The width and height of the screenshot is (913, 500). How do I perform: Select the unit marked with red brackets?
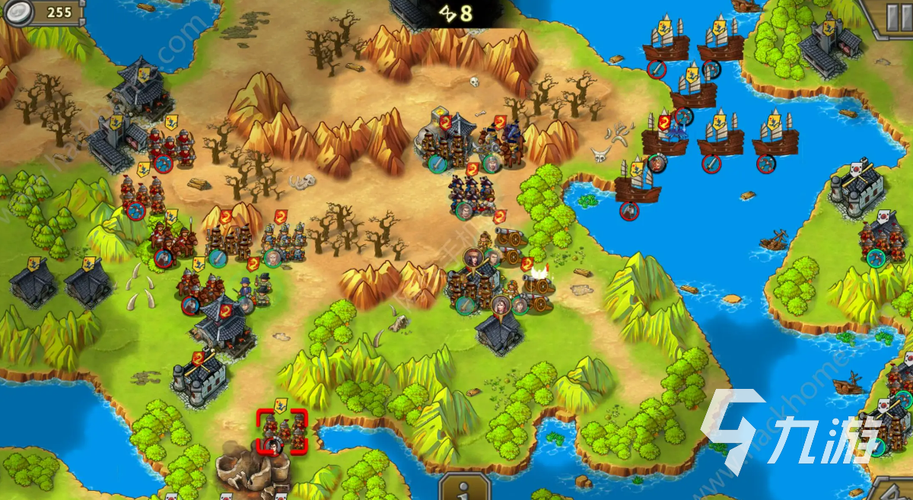pyautogui.click(x=281, y=432)
